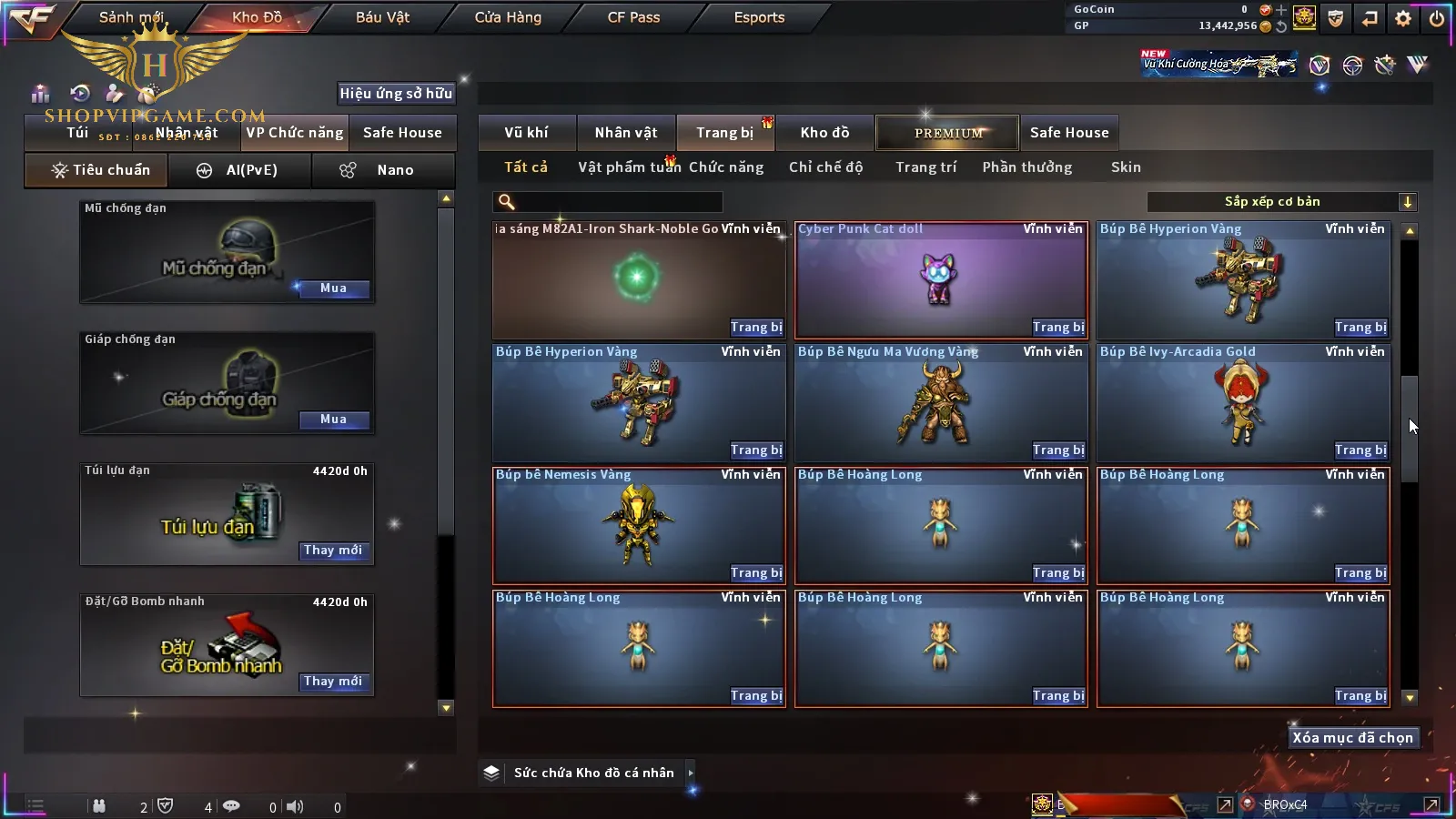Click Xóa mục đã chọn button

[1352, 738]
